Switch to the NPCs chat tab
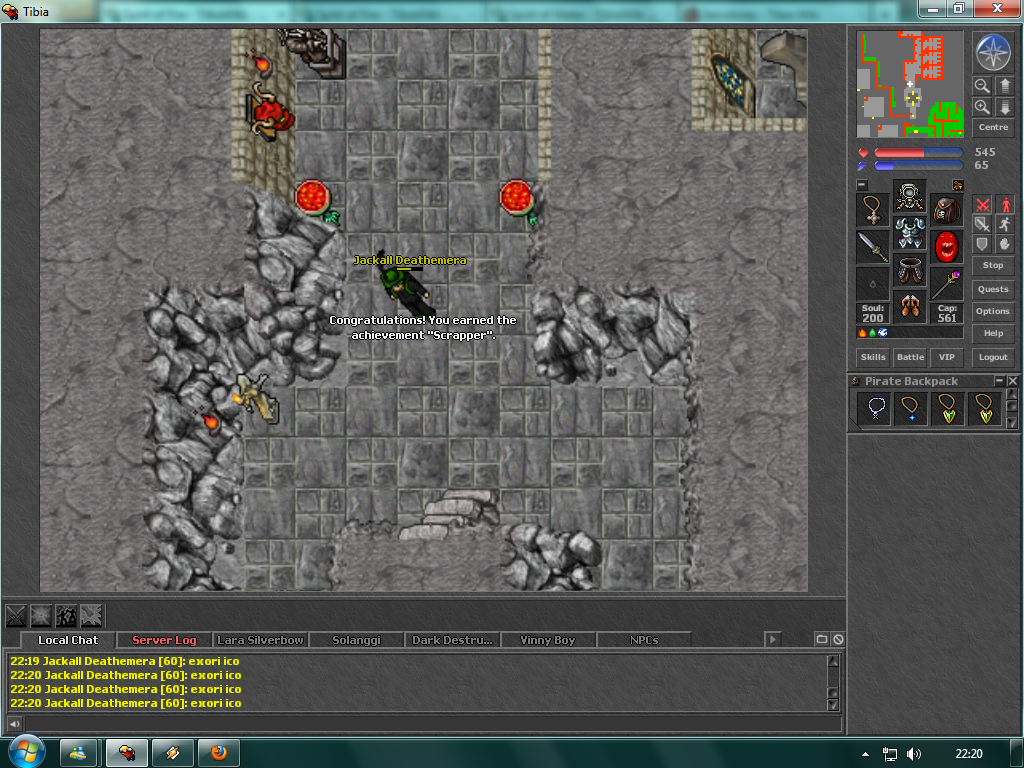Screen dimensions: 1024x768 pos(644,640)
